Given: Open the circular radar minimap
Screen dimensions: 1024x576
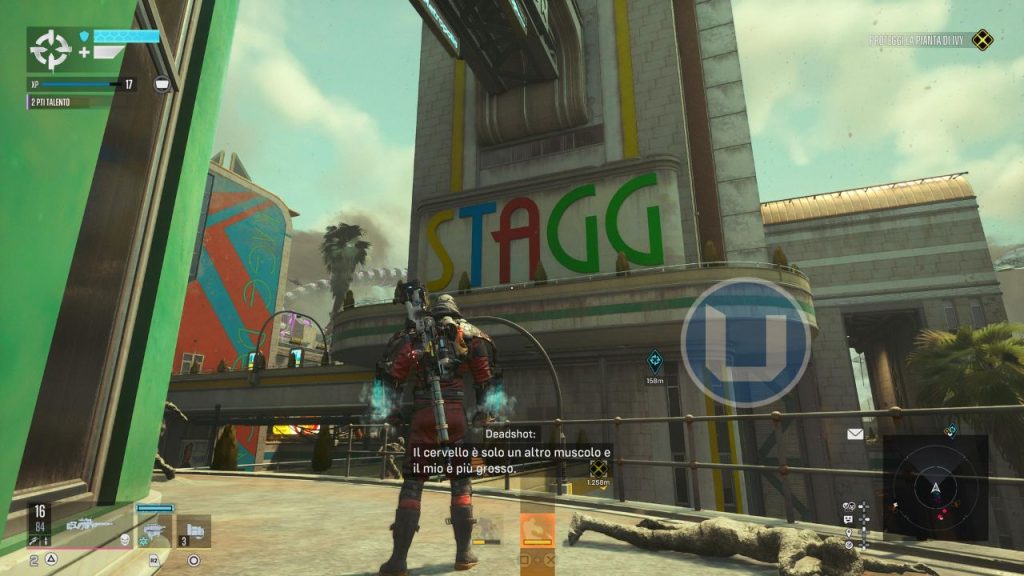Looking at the screenshot, I should [x=935, y=487].
